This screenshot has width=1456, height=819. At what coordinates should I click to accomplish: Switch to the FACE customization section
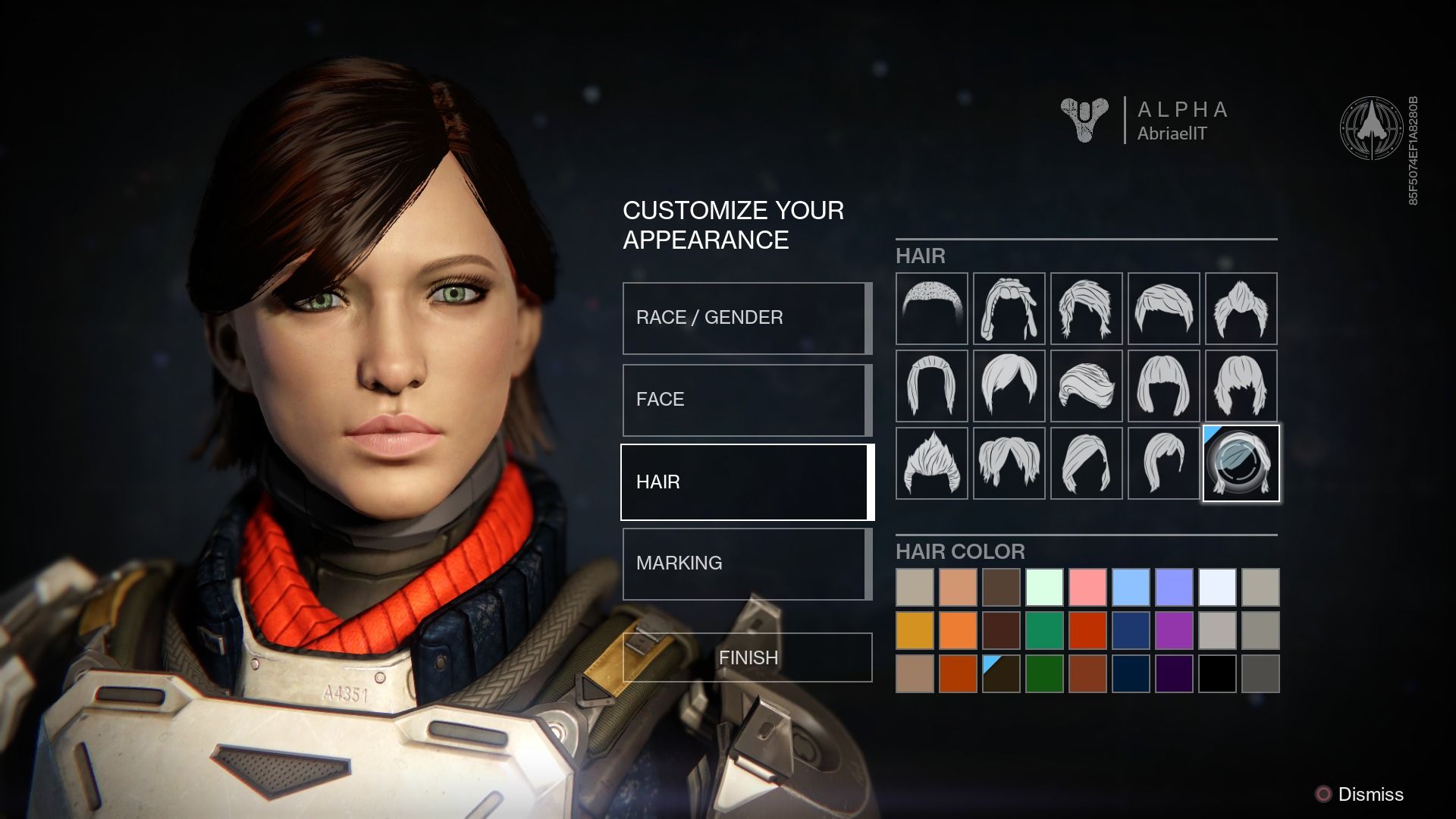point(745,400)
